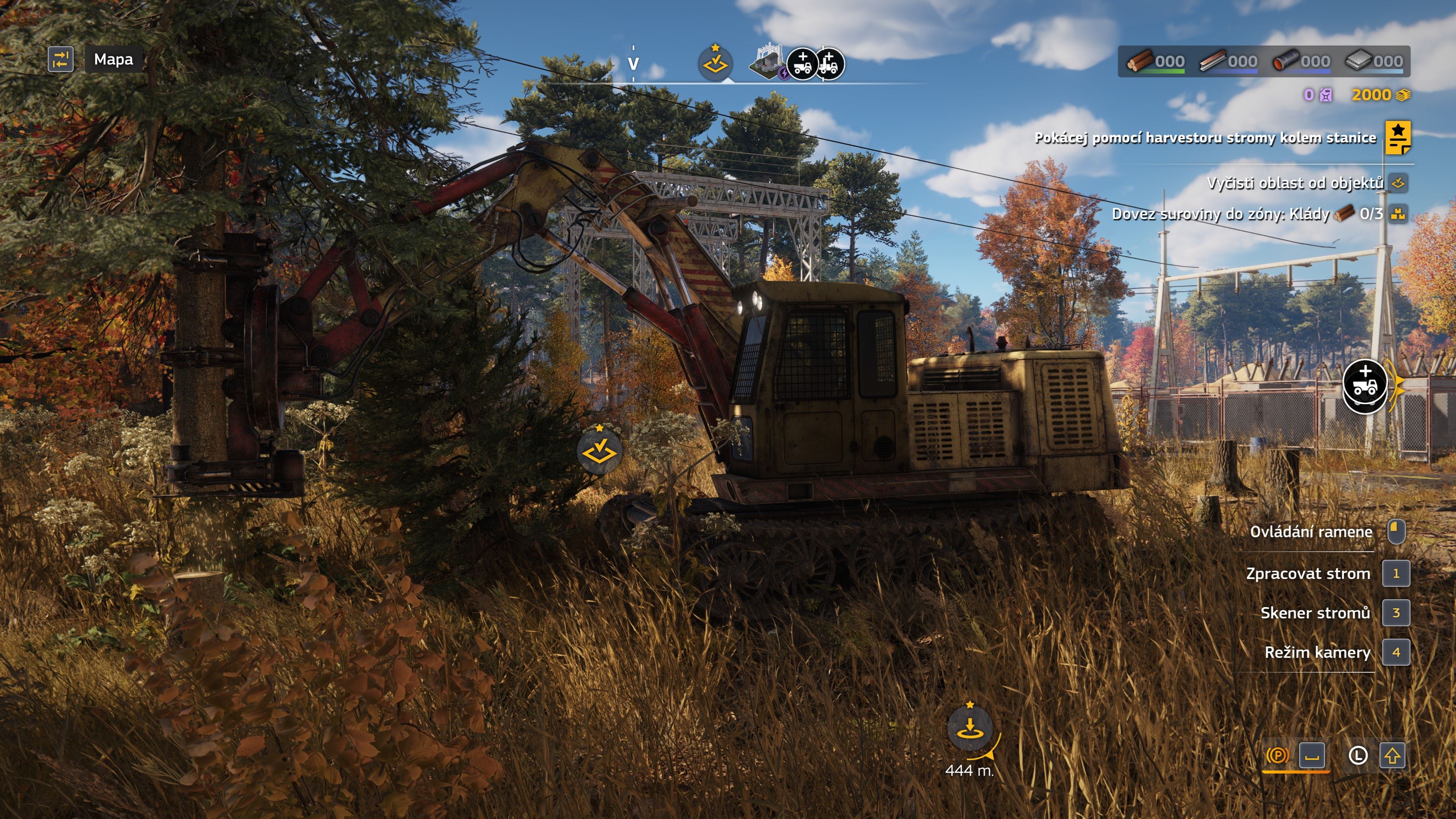The height and width of the screenshot is (819, 1456).
Task: Select the 'Dovez suroviny do zóny: Klády' task
Action: tap(1221, 214)
